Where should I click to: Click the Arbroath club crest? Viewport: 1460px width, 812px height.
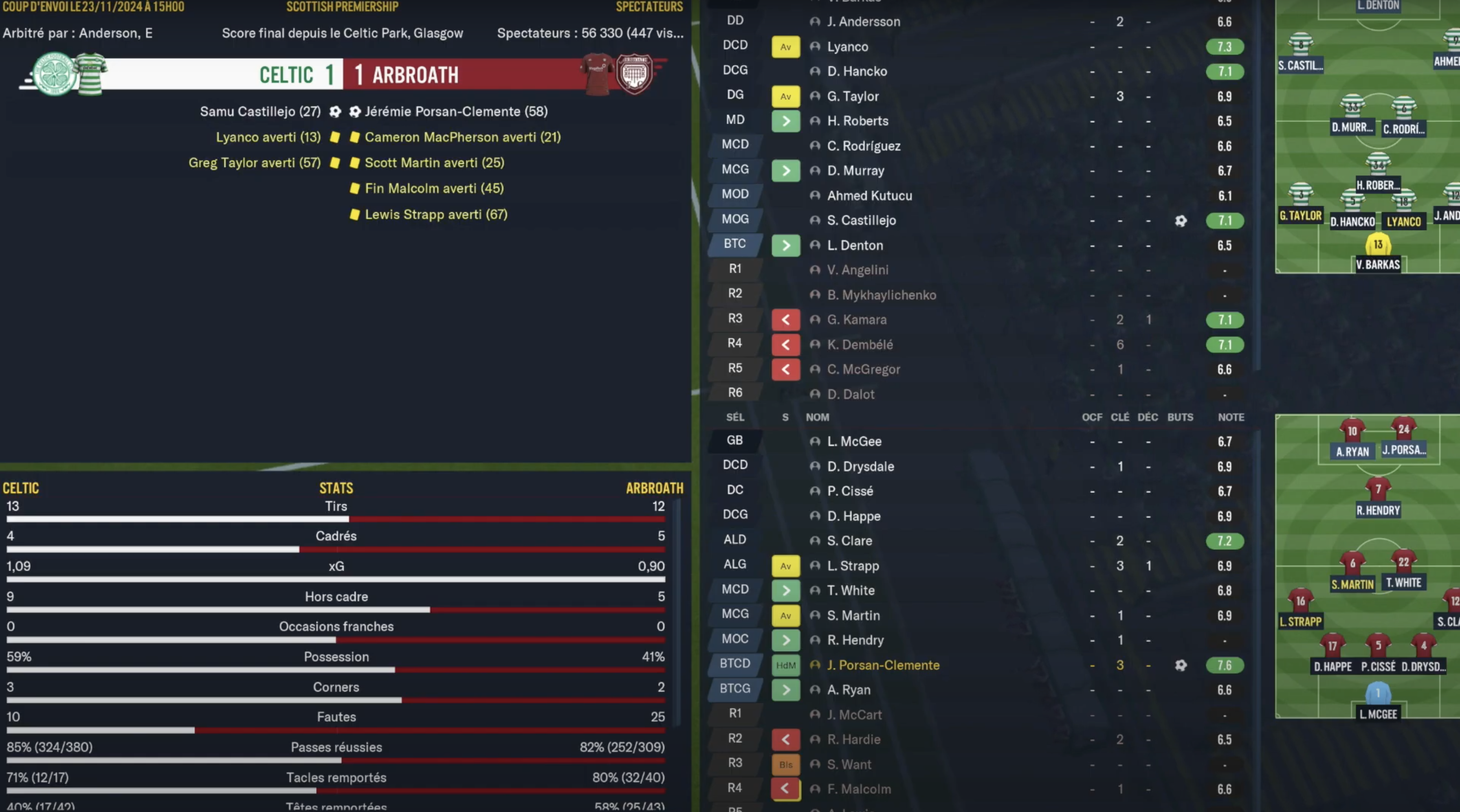634,74
